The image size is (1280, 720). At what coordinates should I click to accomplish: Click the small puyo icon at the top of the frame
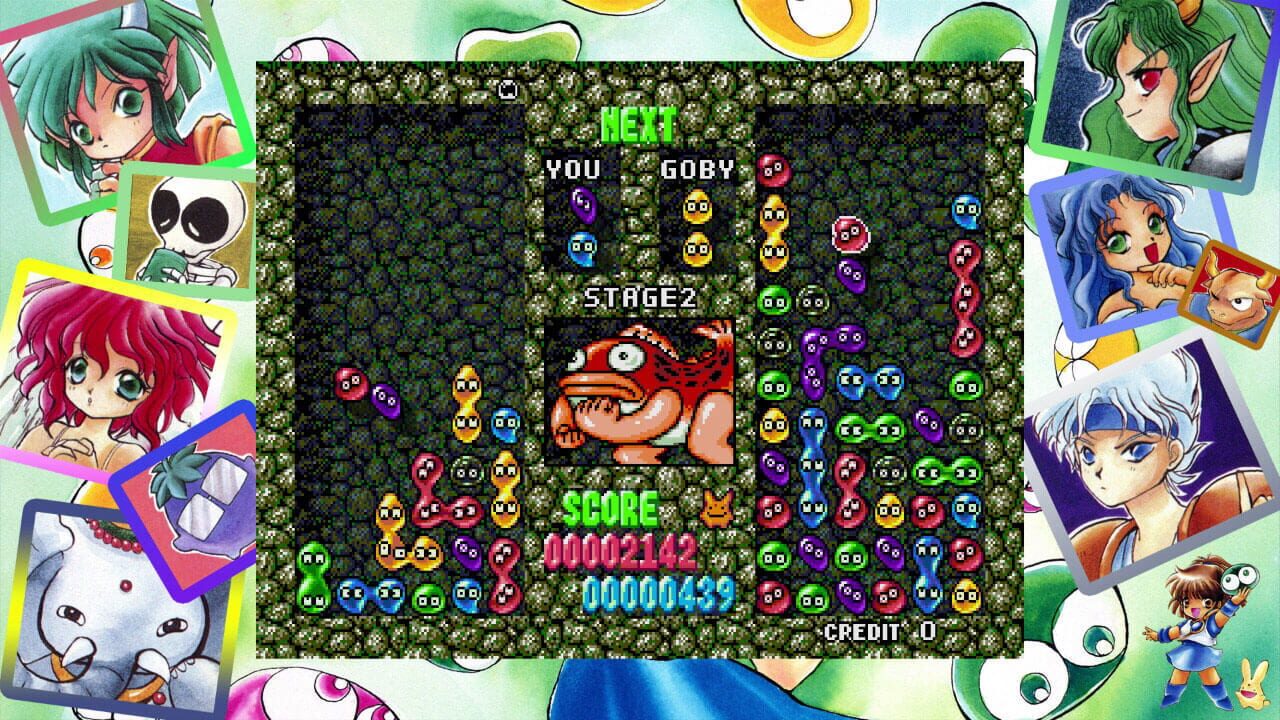click(x=508, y=89)
